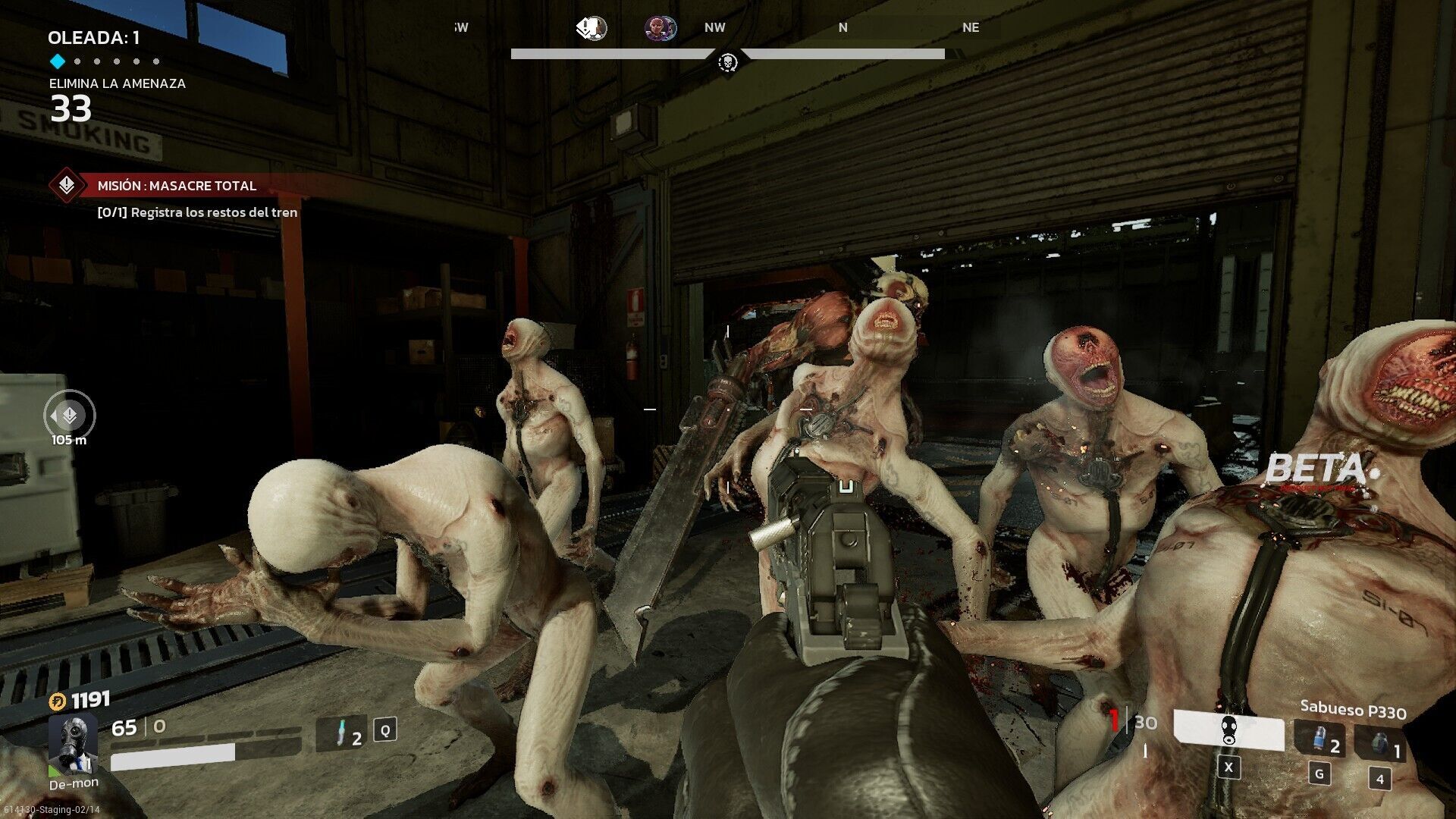The width and height of the screenshot is (1456, 819).
Task: Use the healing syringe slot
Action: click(342, 733)
